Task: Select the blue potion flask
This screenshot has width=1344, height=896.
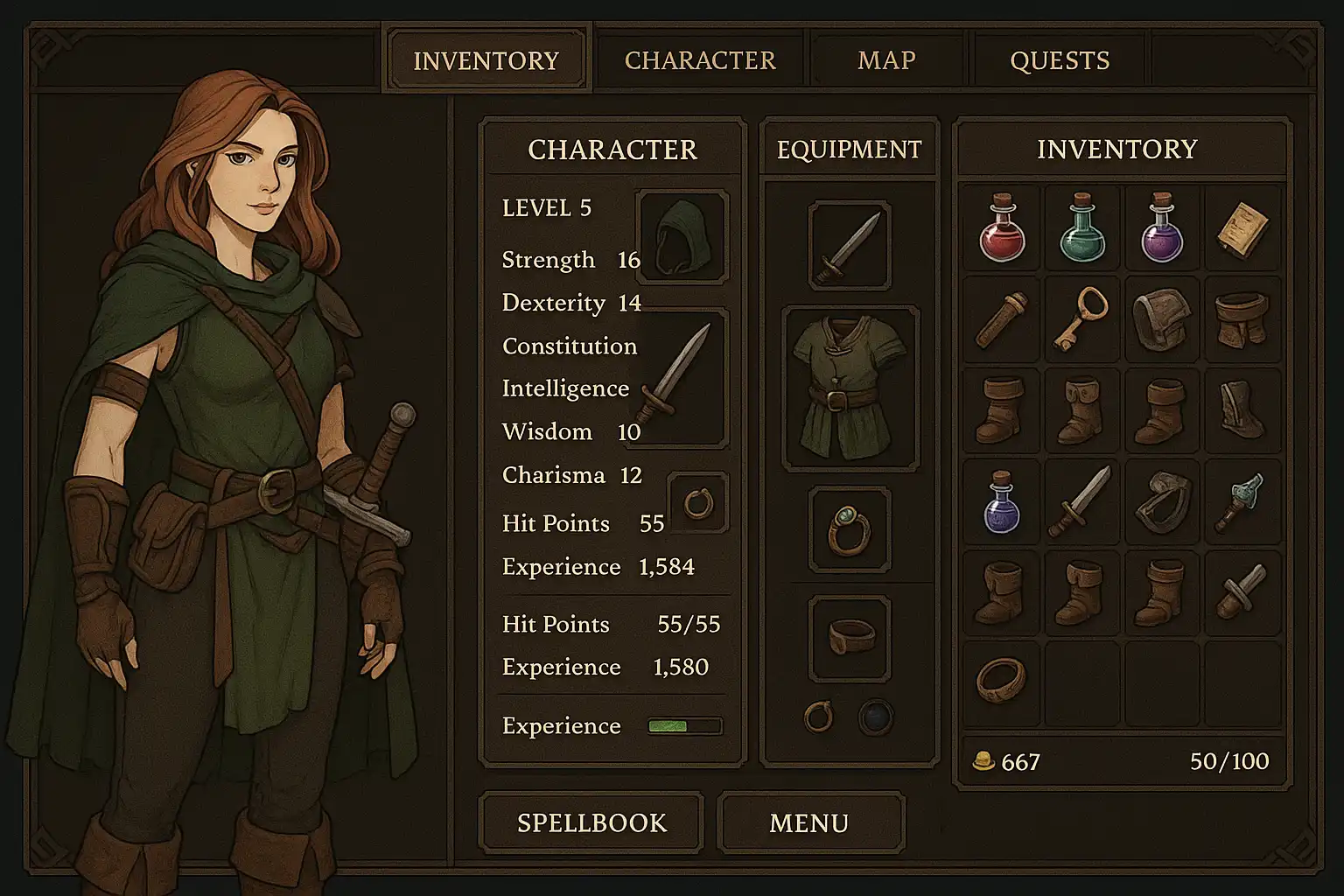Action: point(1001,502)
